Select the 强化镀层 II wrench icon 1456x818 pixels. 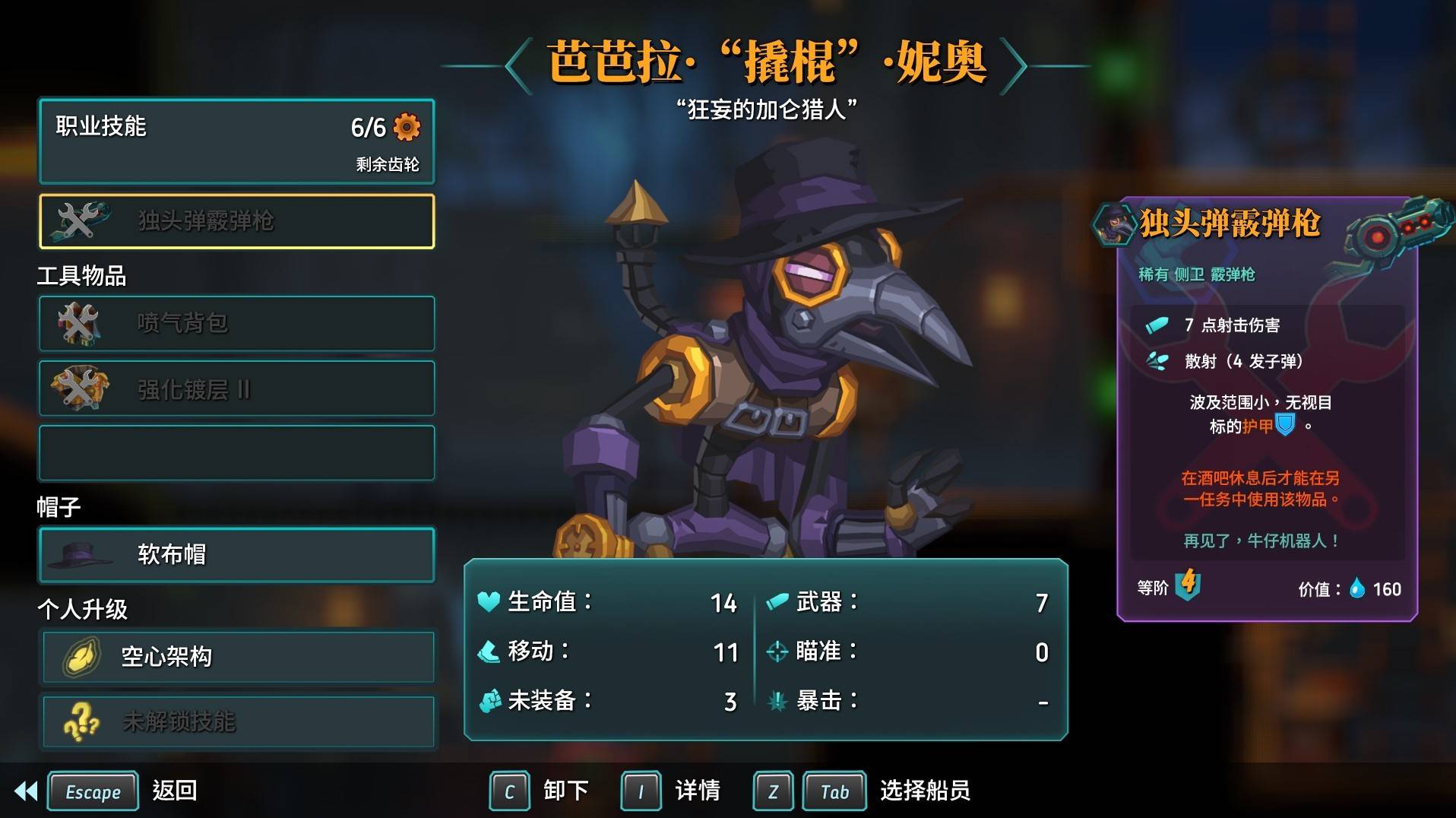[x=81, y=388]
